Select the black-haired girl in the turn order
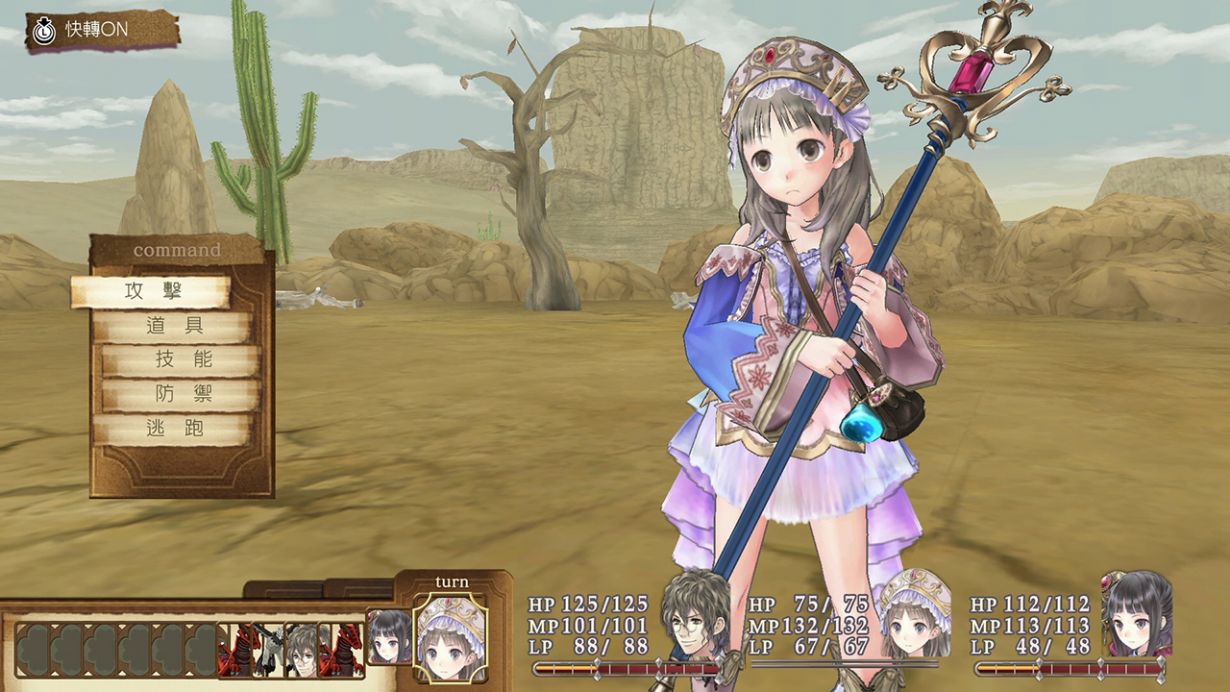The width and height of the screenshot is (1230, 692). [388, 637]
